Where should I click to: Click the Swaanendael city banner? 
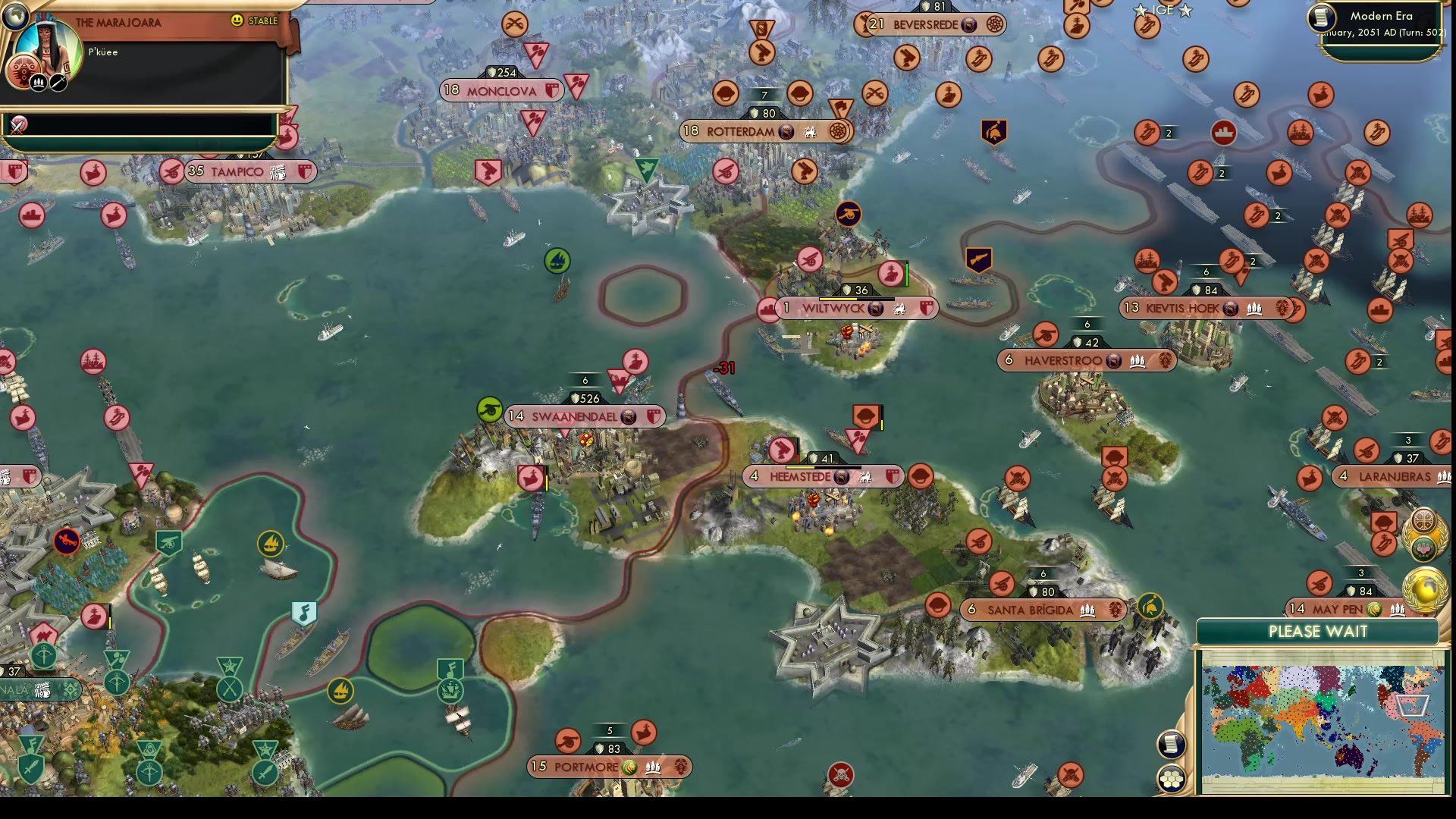[585, 416]
